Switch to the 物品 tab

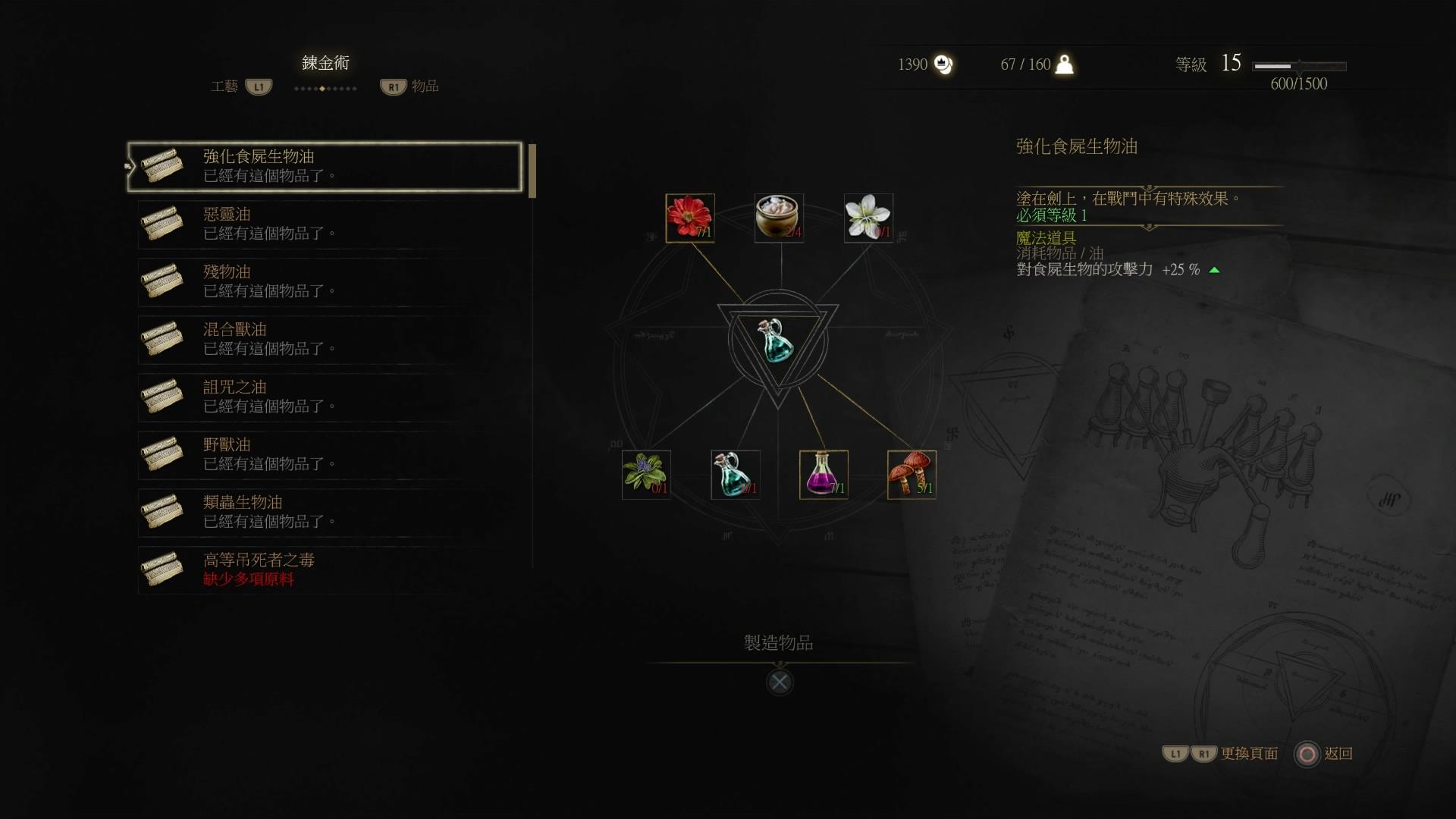point(425,86)
